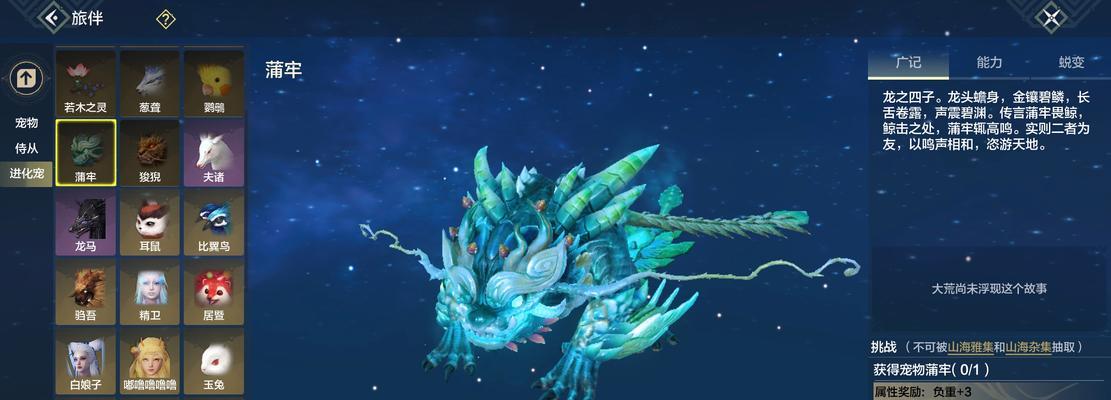Pick the dark 龙马 pet tile

click(85, 222)
